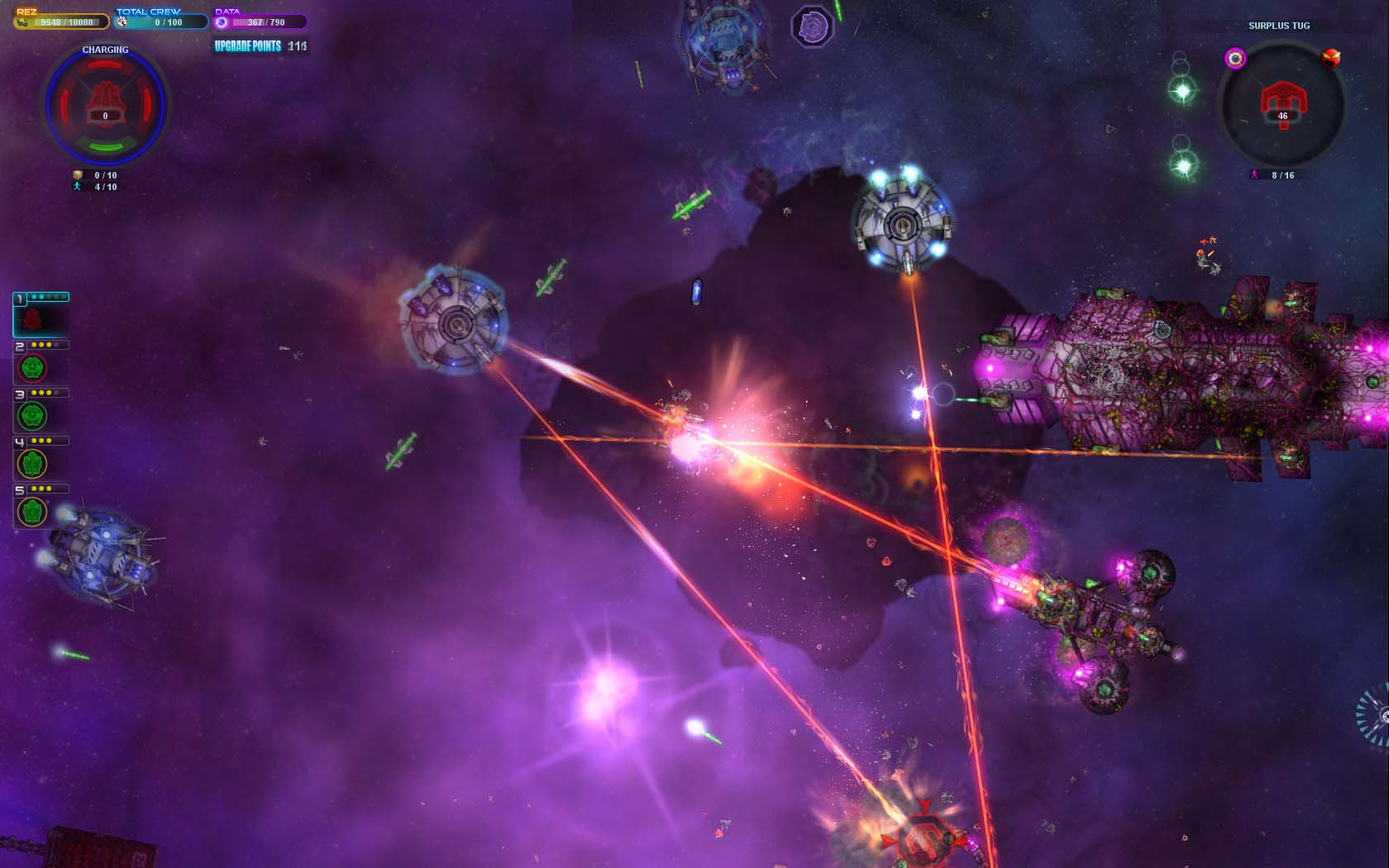Image resolution: width=1389 pixels, height=868 pixels.
Task: Toggle the green engine arc on Charging dial
Action: pos(104,145)
